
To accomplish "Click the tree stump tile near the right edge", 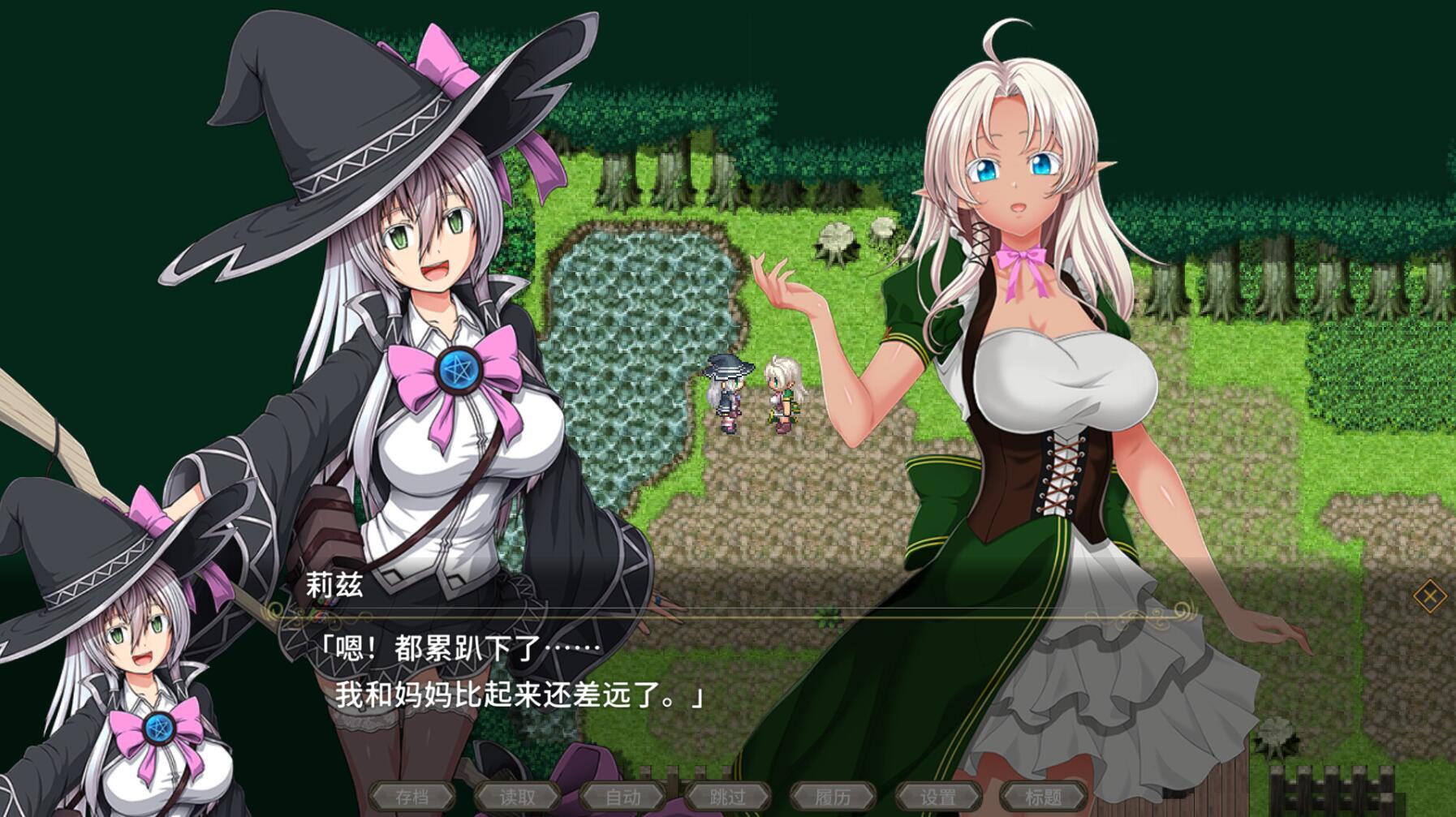I will point(1274,733).
